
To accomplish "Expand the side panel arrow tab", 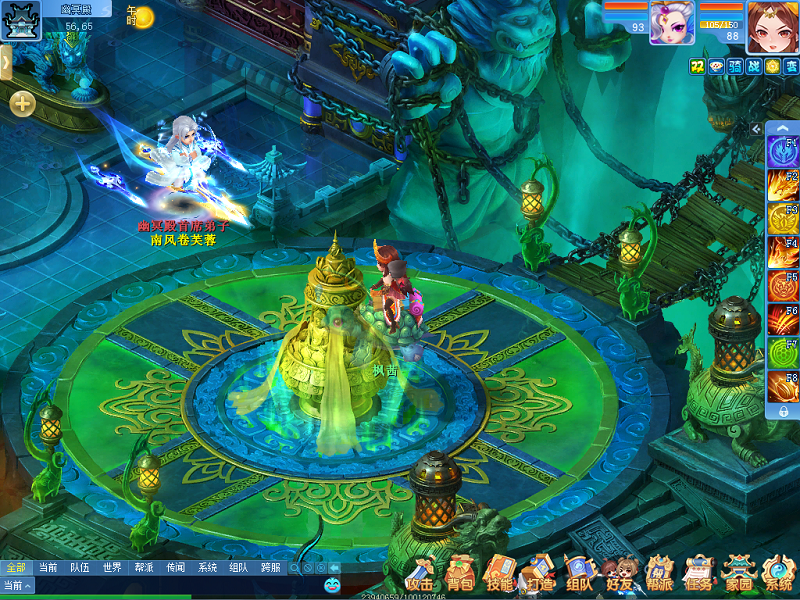I will (5, 62).
